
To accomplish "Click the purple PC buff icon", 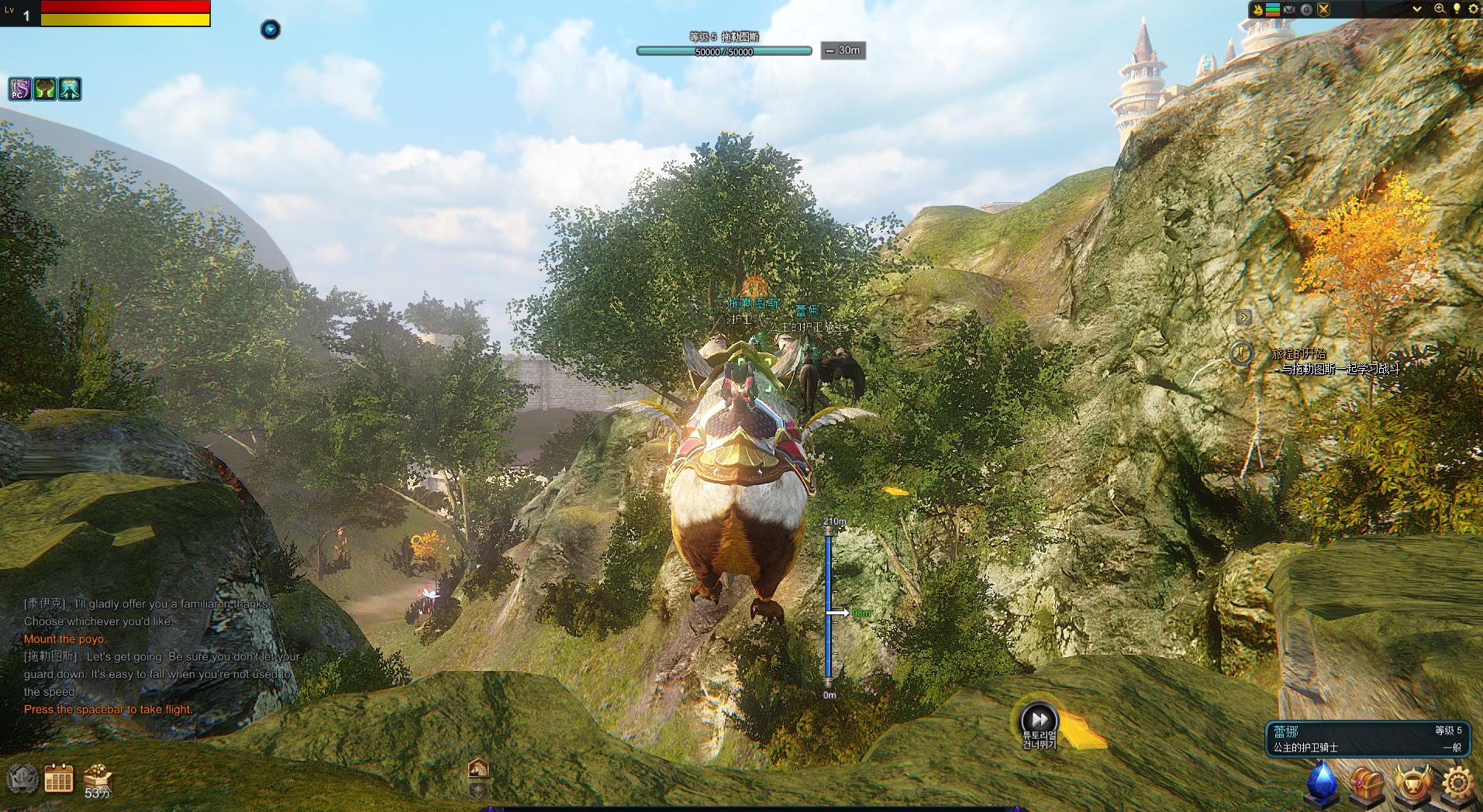I will [20, 89].
